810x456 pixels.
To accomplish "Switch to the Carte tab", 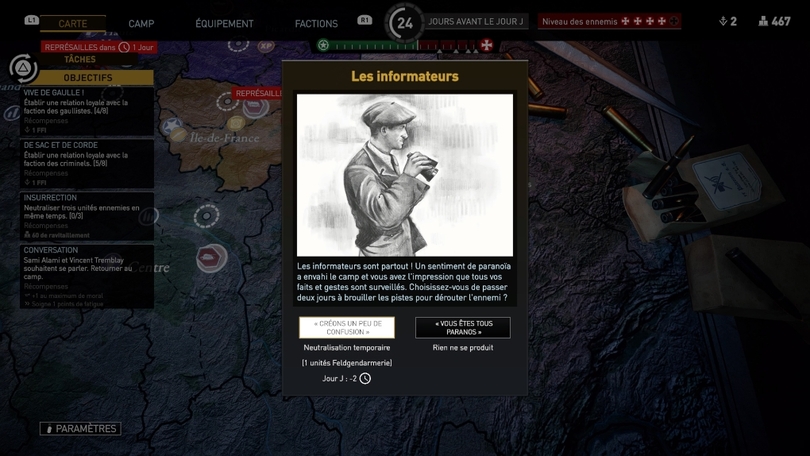I will (x=73, y=23).
